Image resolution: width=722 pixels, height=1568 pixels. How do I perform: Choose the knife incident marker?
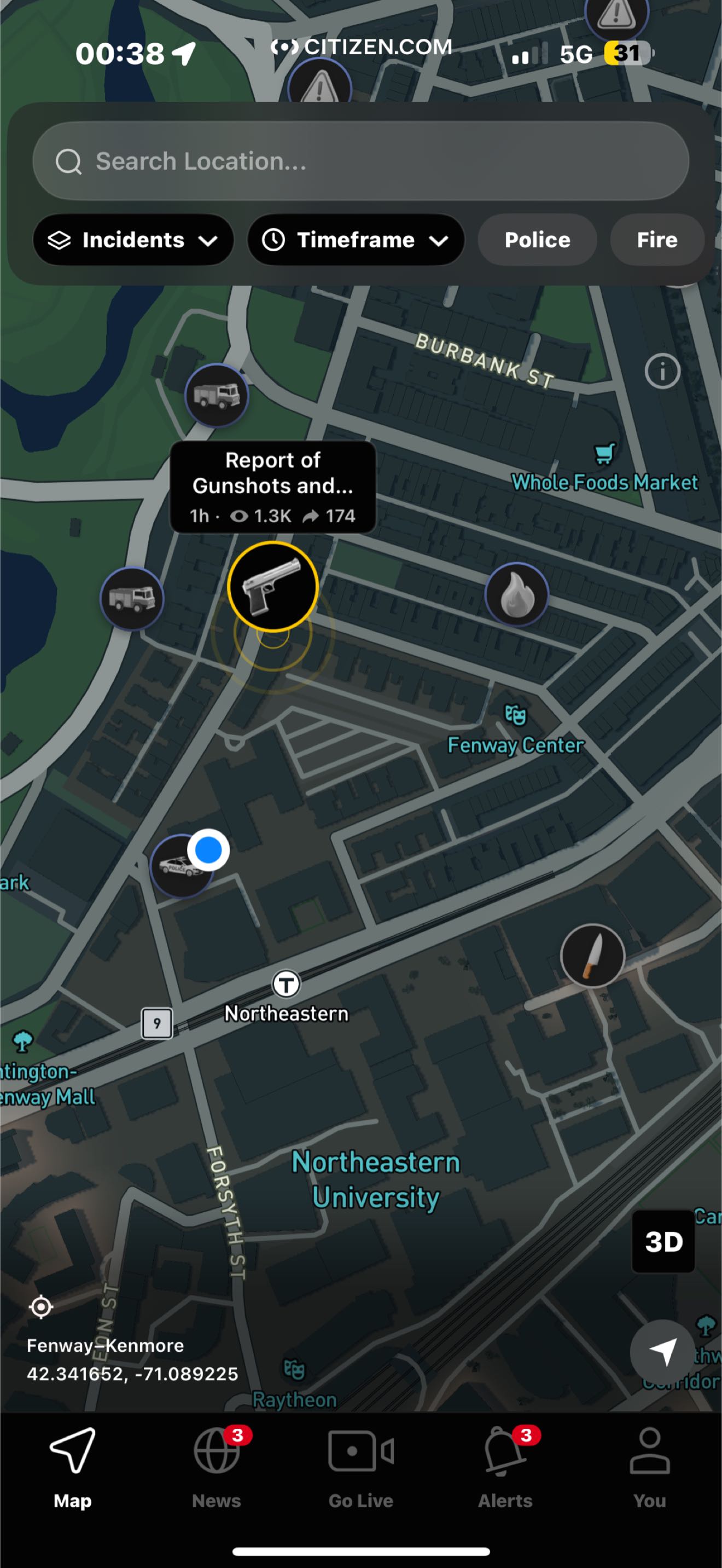[592, 956]
